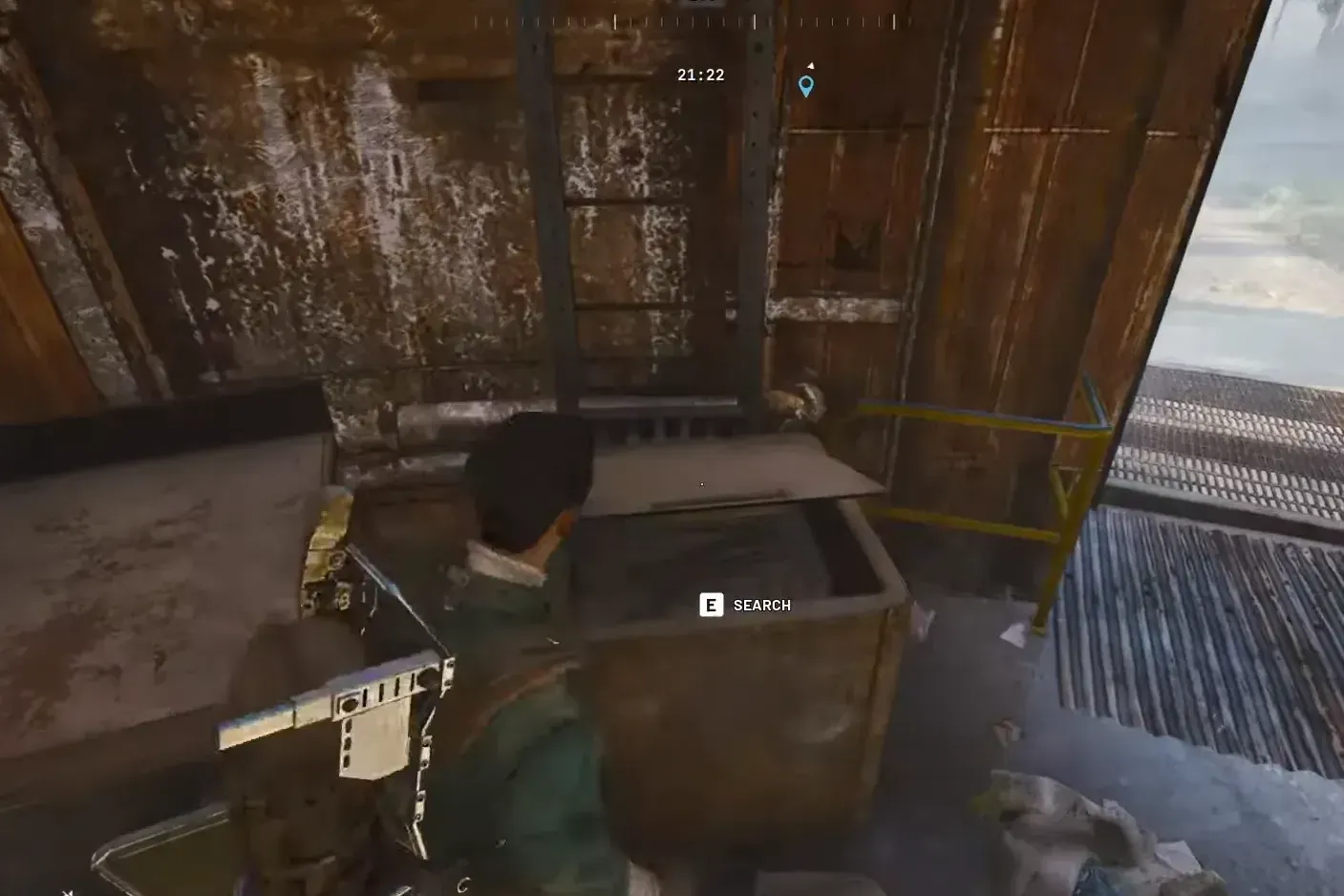Select the blue waypoint pin marker
Image resolution: width=1344 pixels, height=896 pixels.
click(x=805, y=85)
